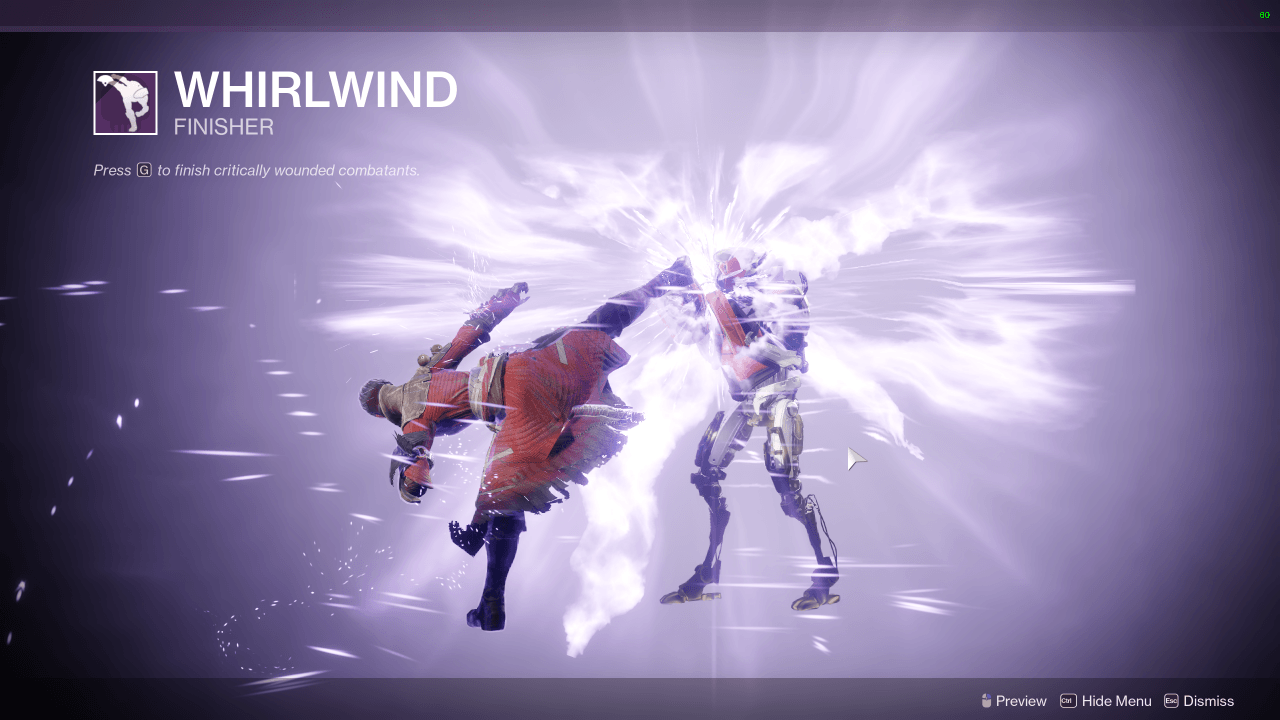Click the WHIRLWIND title text
This screenshot has height=720, width=1280.
tap(315, 90)
